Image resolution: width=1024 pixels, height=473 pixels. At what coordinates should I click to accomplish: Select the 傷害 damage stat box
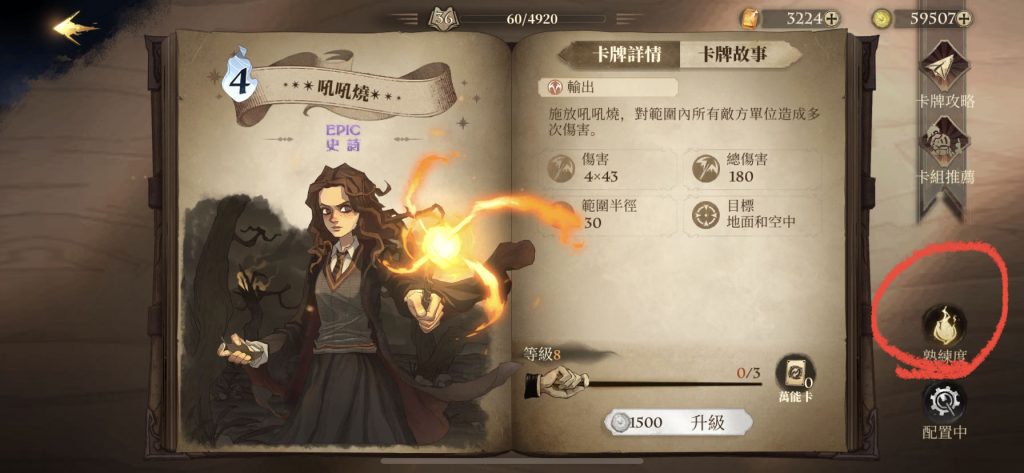608,170
